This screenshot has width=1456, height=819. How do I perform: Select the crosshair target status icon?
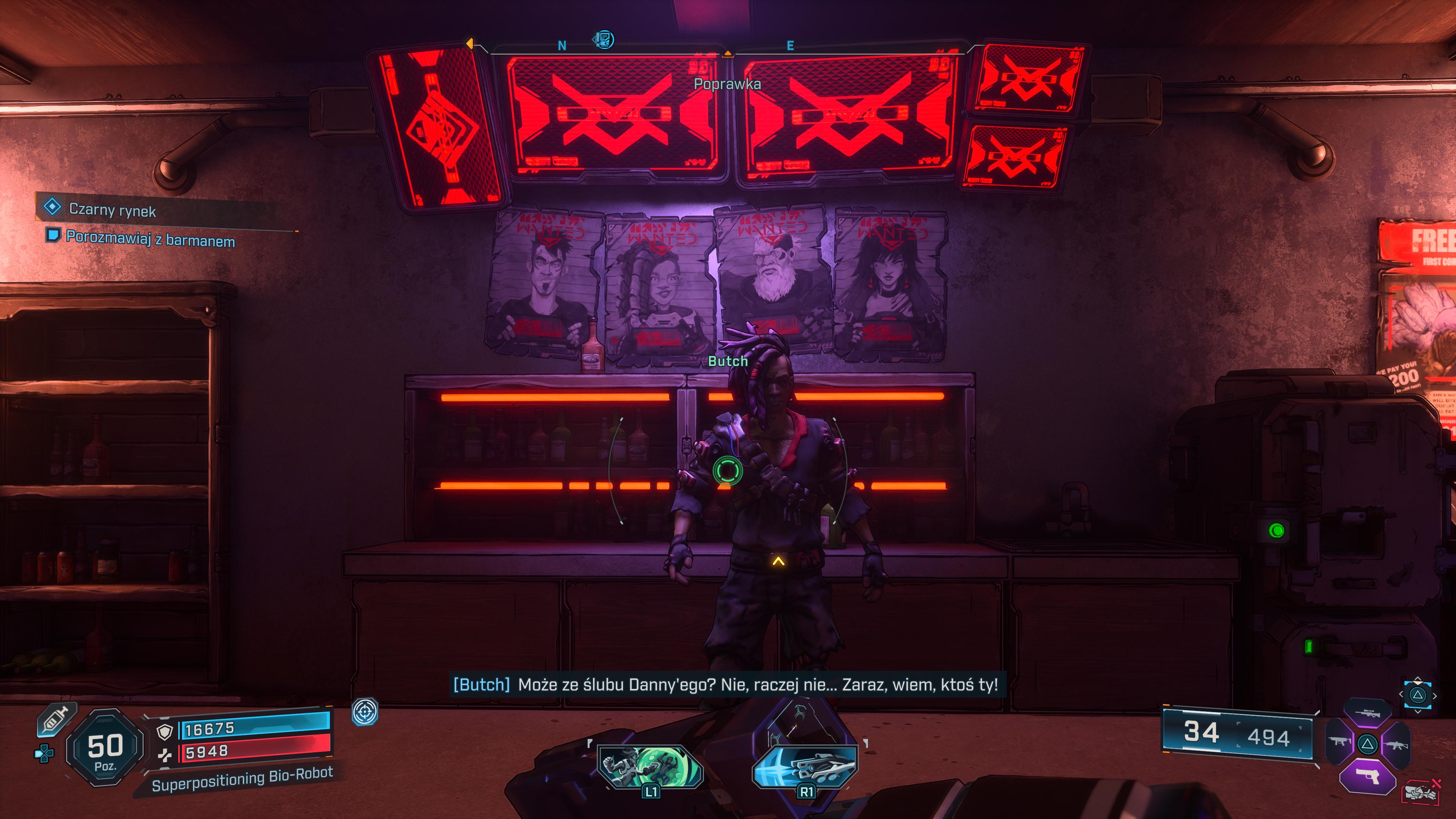click(x=364, y=711)
